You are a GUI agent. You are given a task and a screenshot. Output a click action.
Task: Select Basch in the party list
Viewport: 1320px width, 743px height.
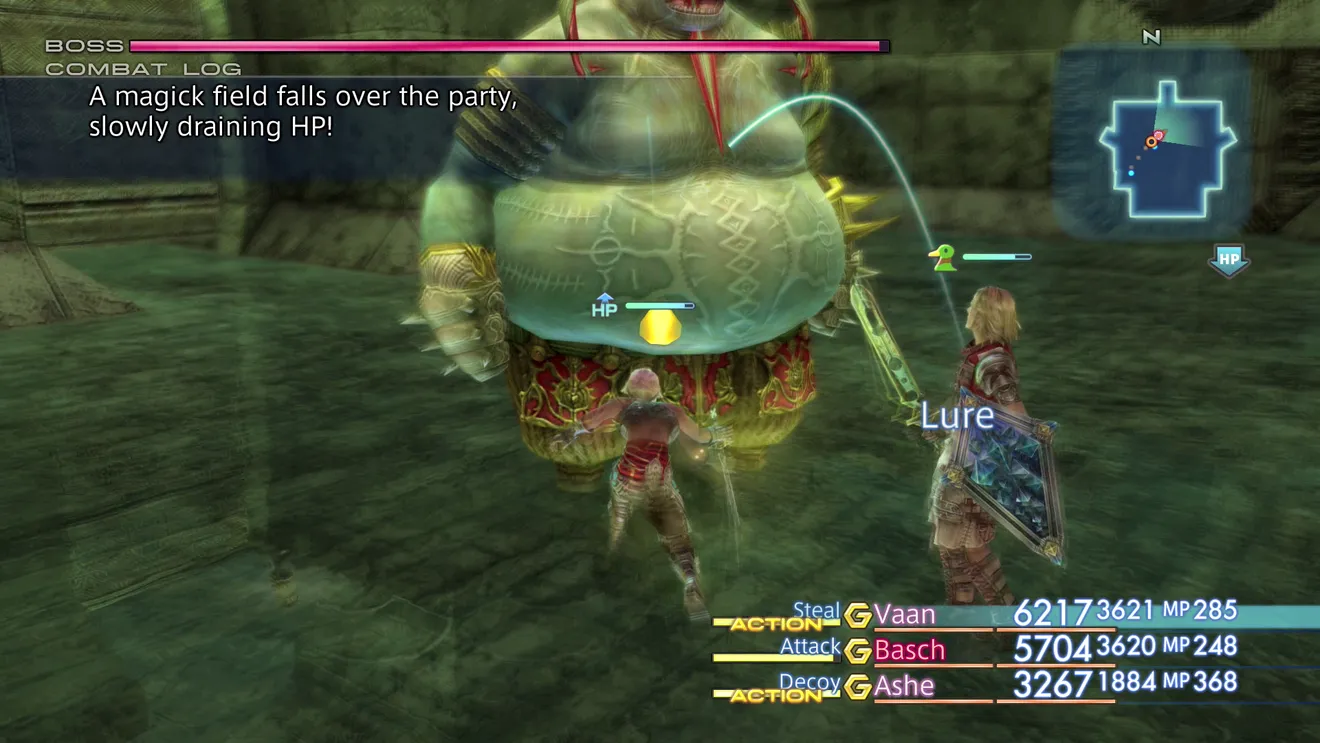[909, 650]
